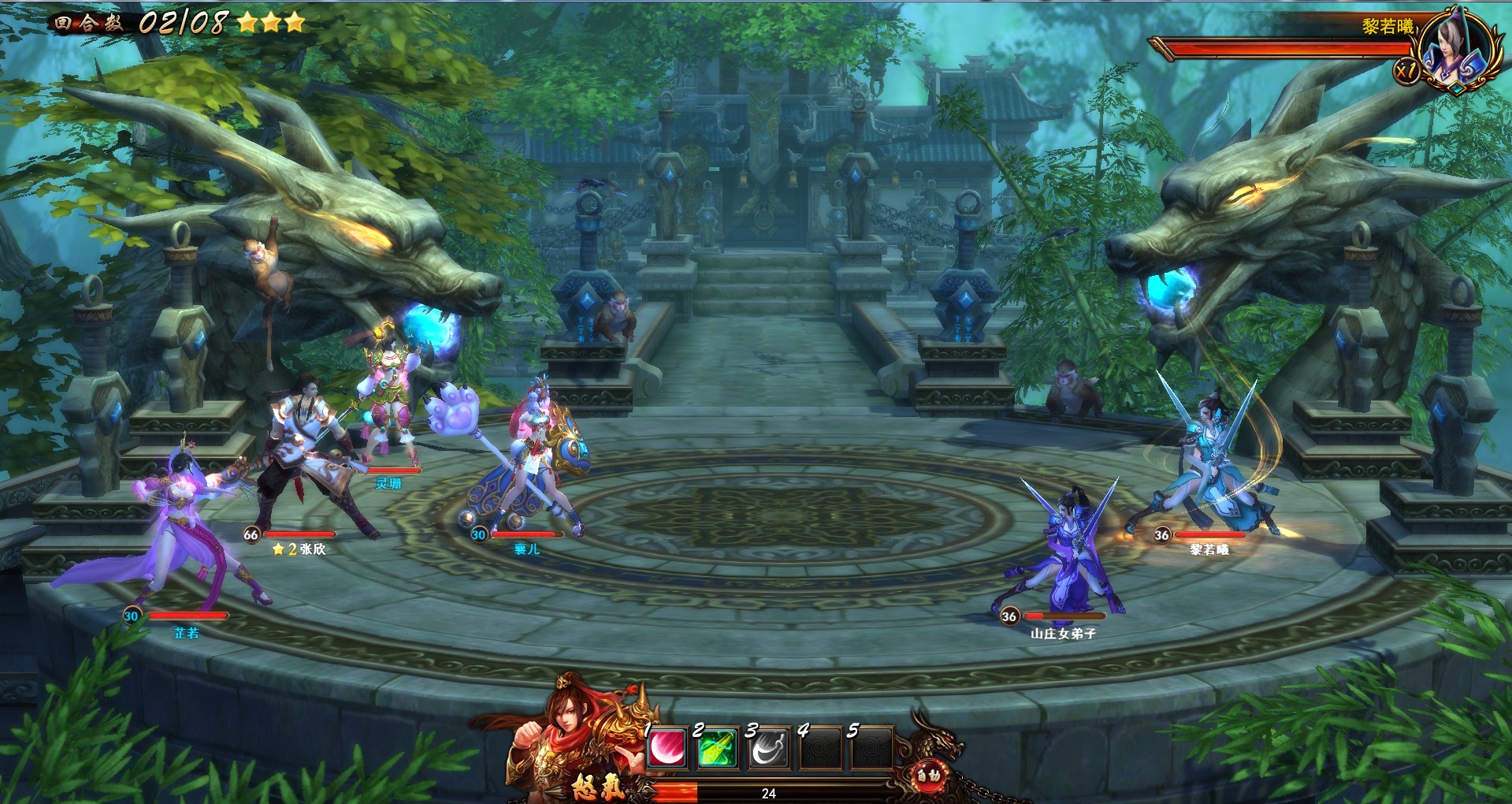Use the green glowing sword skill

(x=717, y=748)
